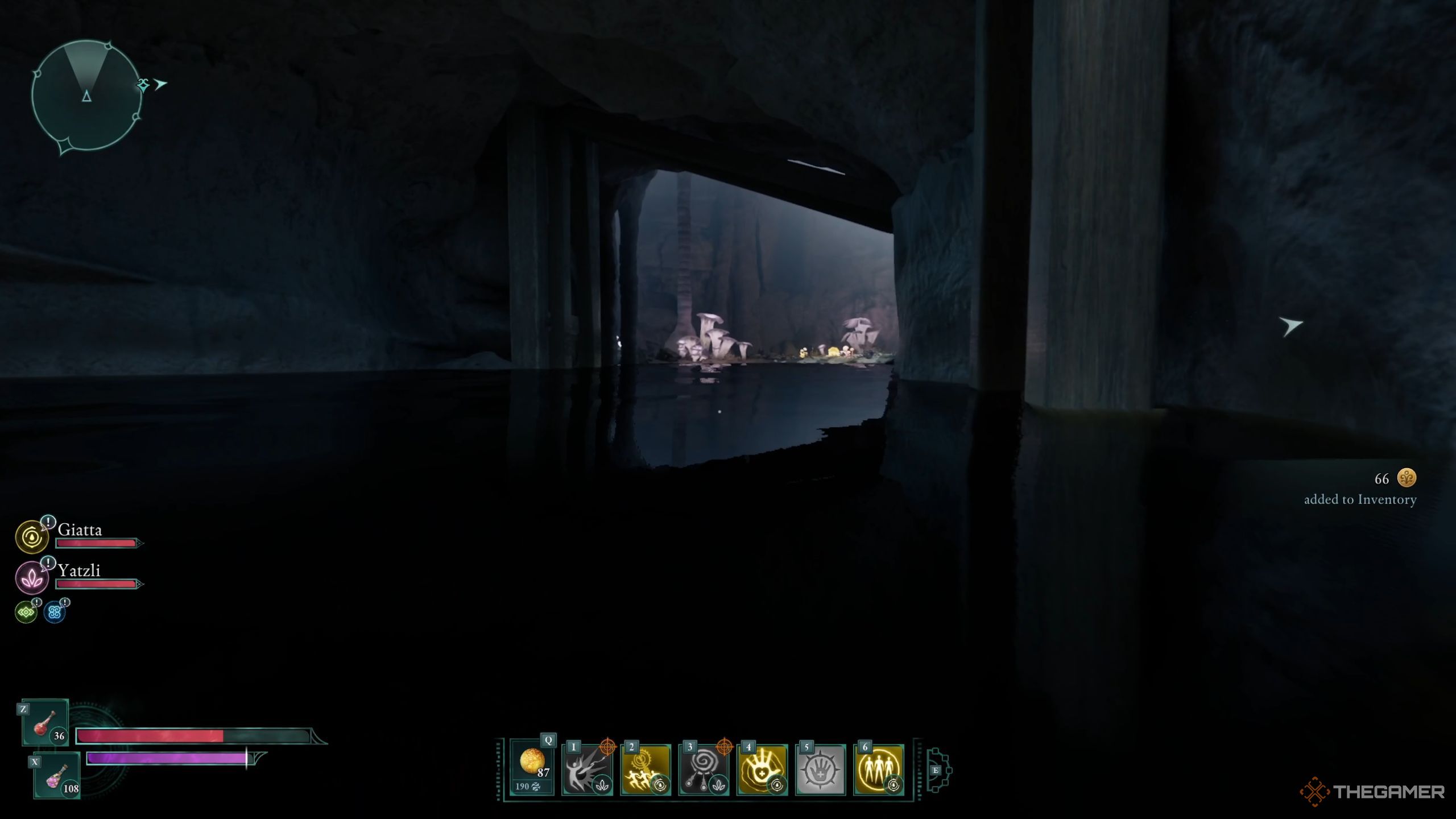
Task: Click the exclamation bubble on Giatta's portrait
Action: point(48,522)
